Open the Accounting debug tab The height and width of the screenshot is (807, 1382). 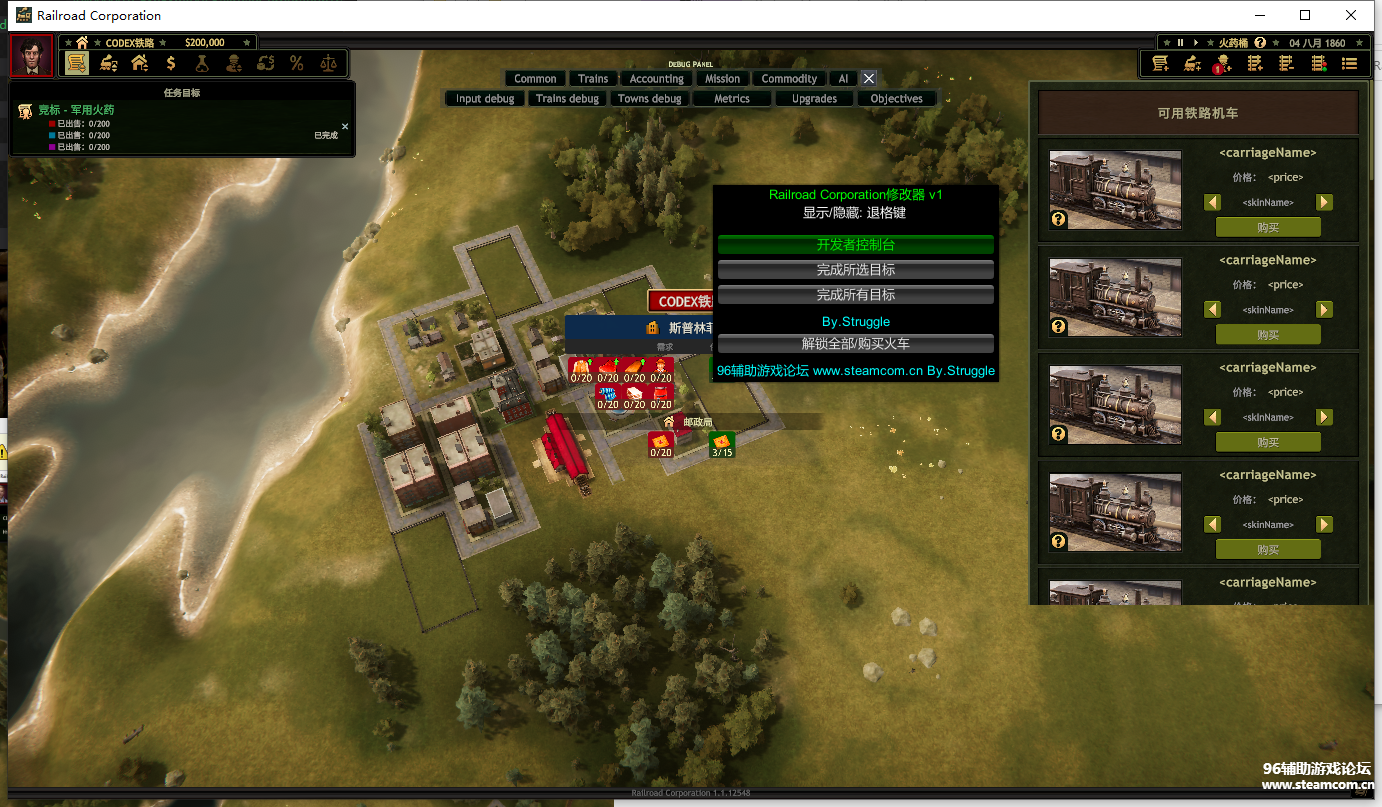656,79
